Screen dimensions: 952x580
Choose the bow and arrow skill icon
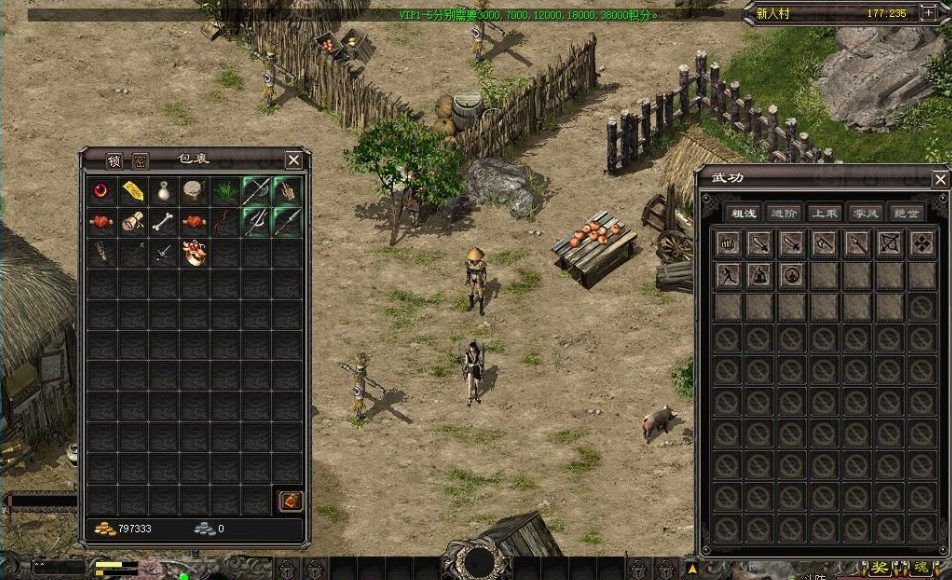point(889,243)
